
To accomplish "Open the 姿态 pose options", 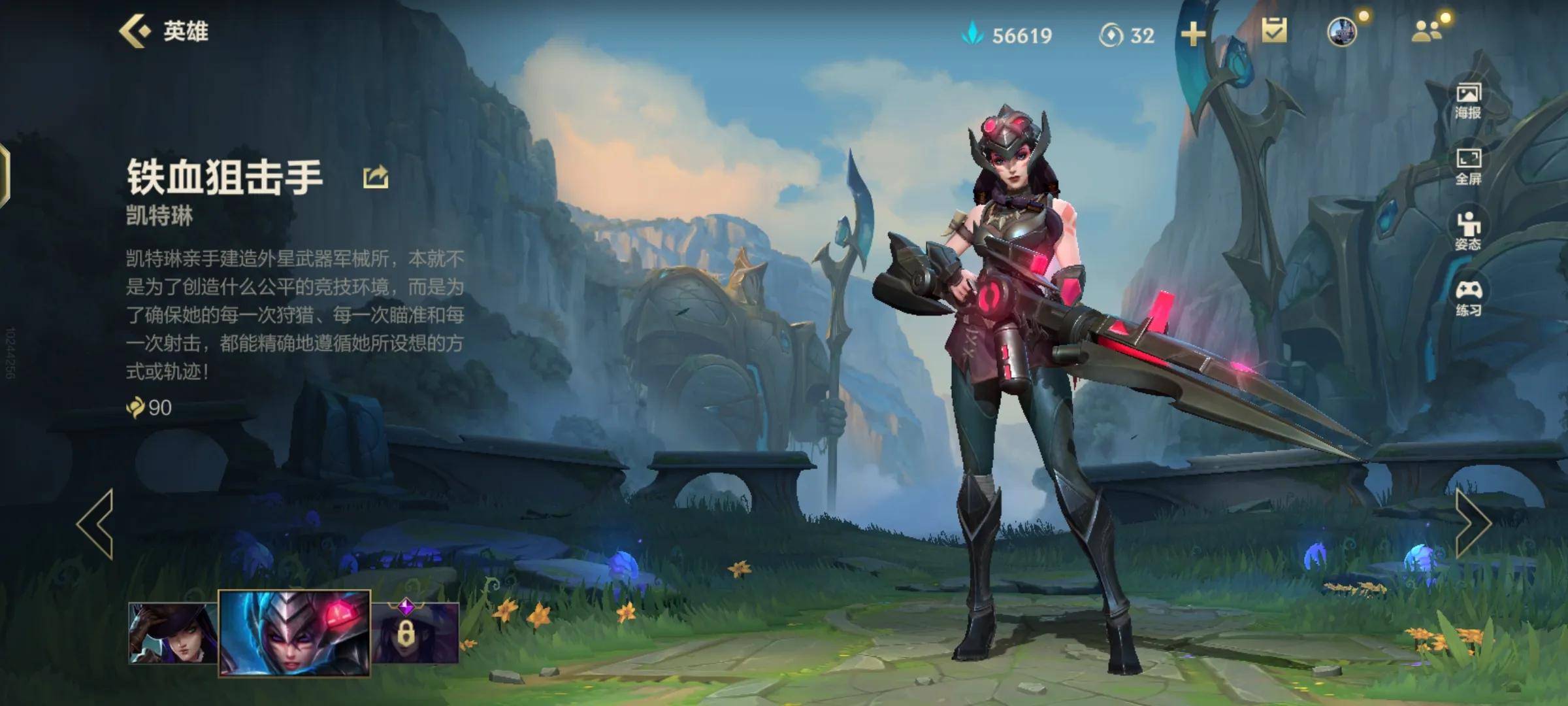I will [1468, 231].
